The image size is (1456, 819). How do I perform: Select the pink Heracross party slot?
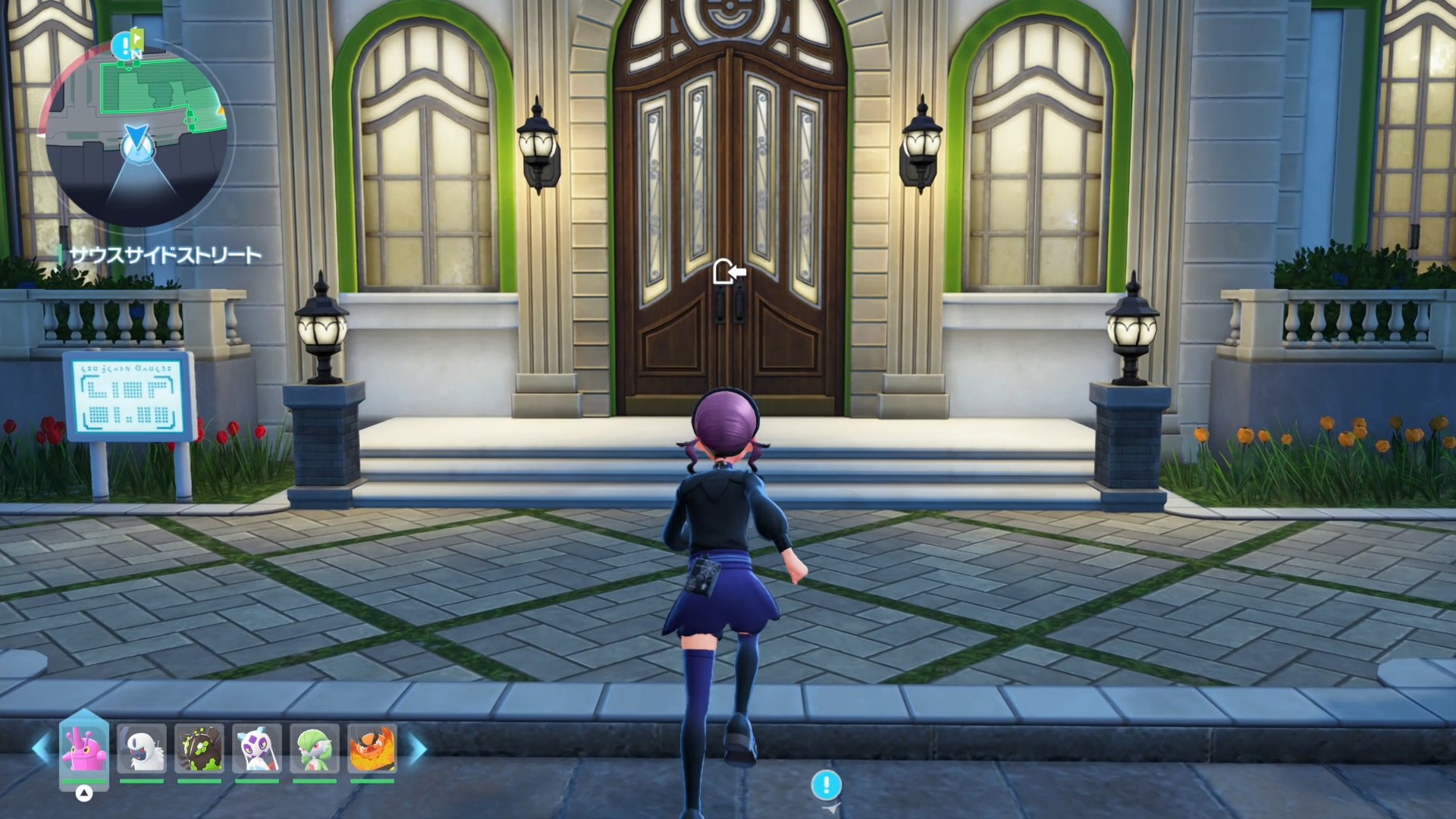click(84, 748)
